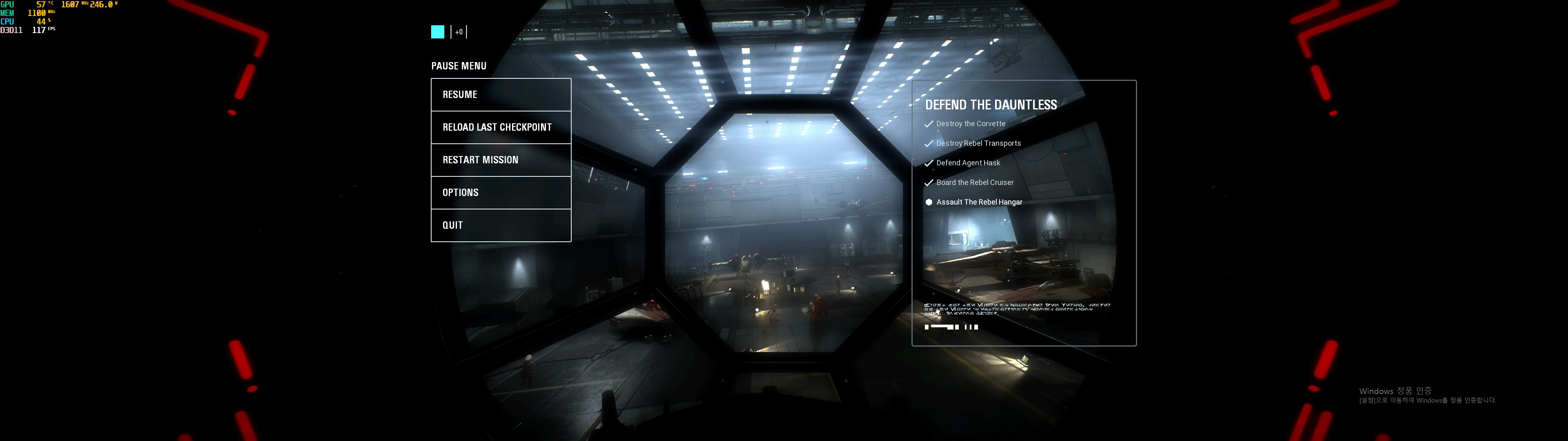
Task: Quit the game
Action: 500,225
